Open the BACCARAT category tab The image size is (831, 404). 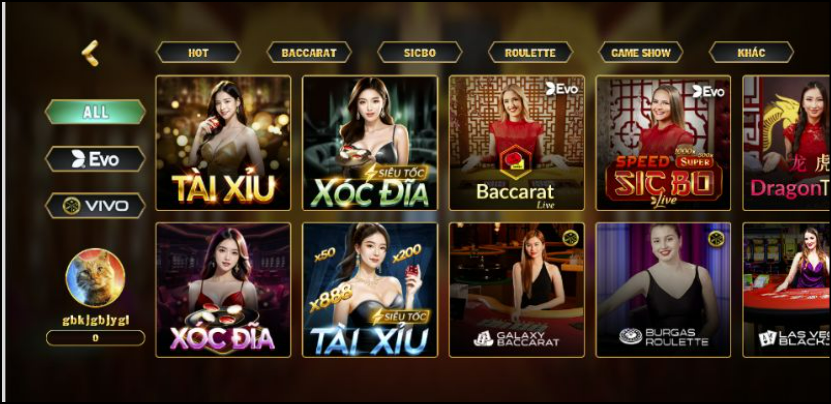pos(309,53)
